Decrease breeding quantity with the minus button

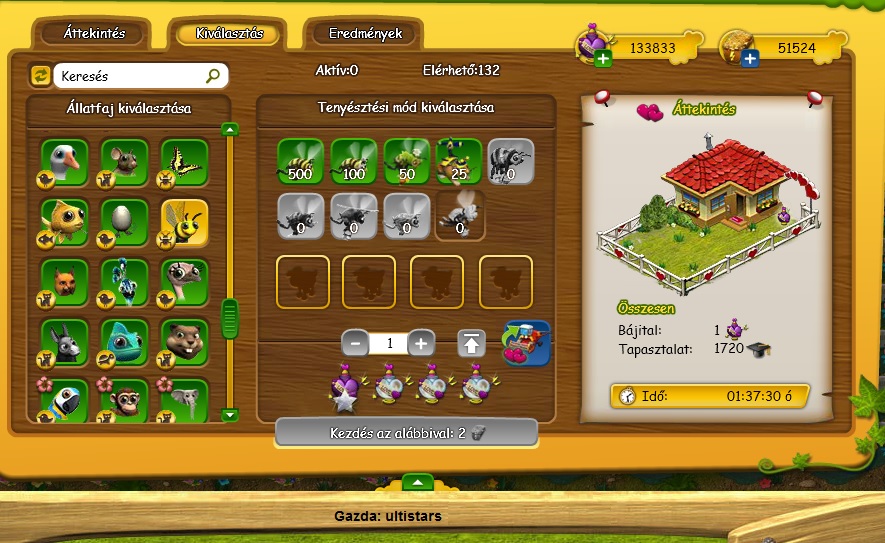point(355,343)
